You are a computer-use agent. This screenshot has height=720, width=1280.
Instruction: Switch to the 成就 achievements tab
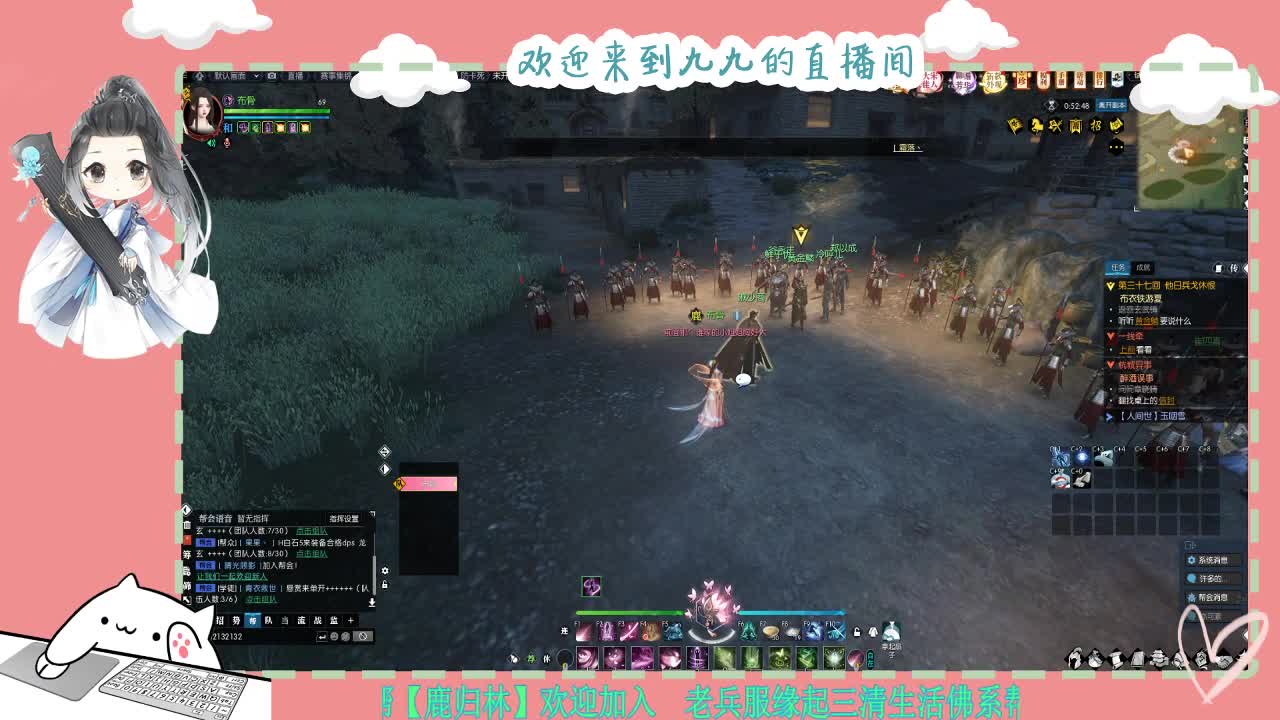[1143, 267]
